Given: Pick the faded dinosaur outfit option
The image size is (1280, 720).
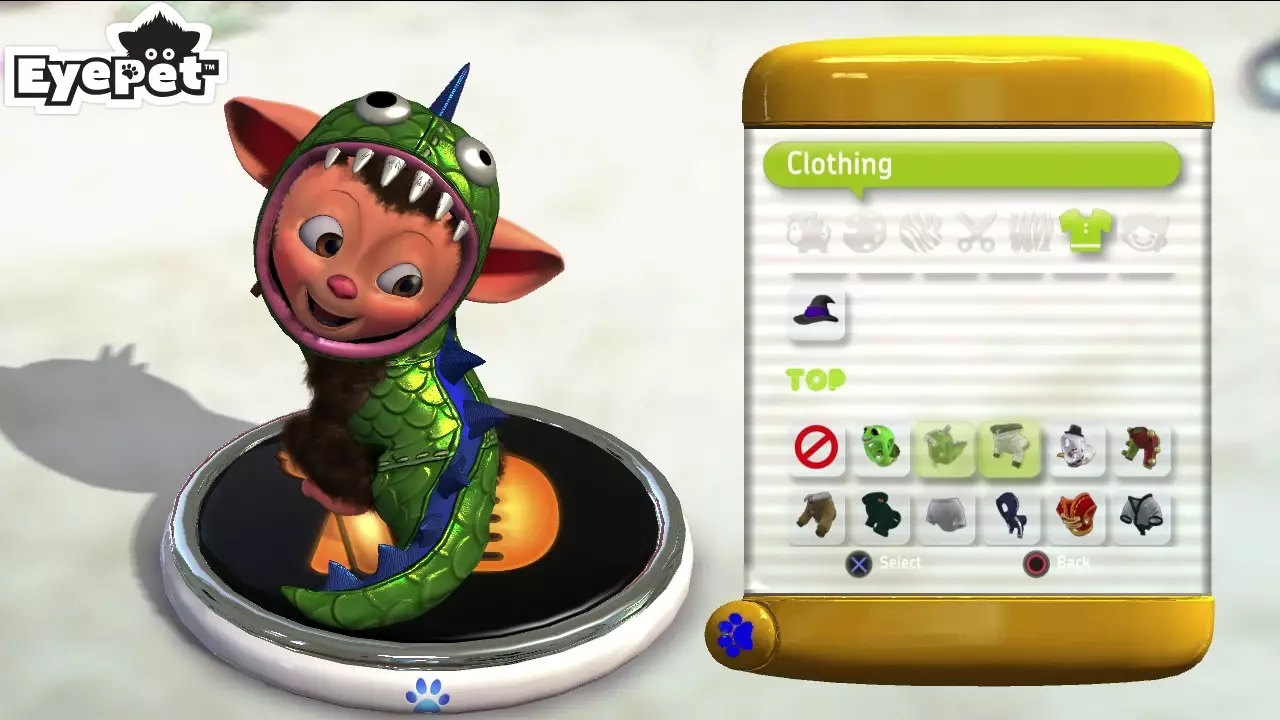Looking at the screenshot, I should coord(944,448).
